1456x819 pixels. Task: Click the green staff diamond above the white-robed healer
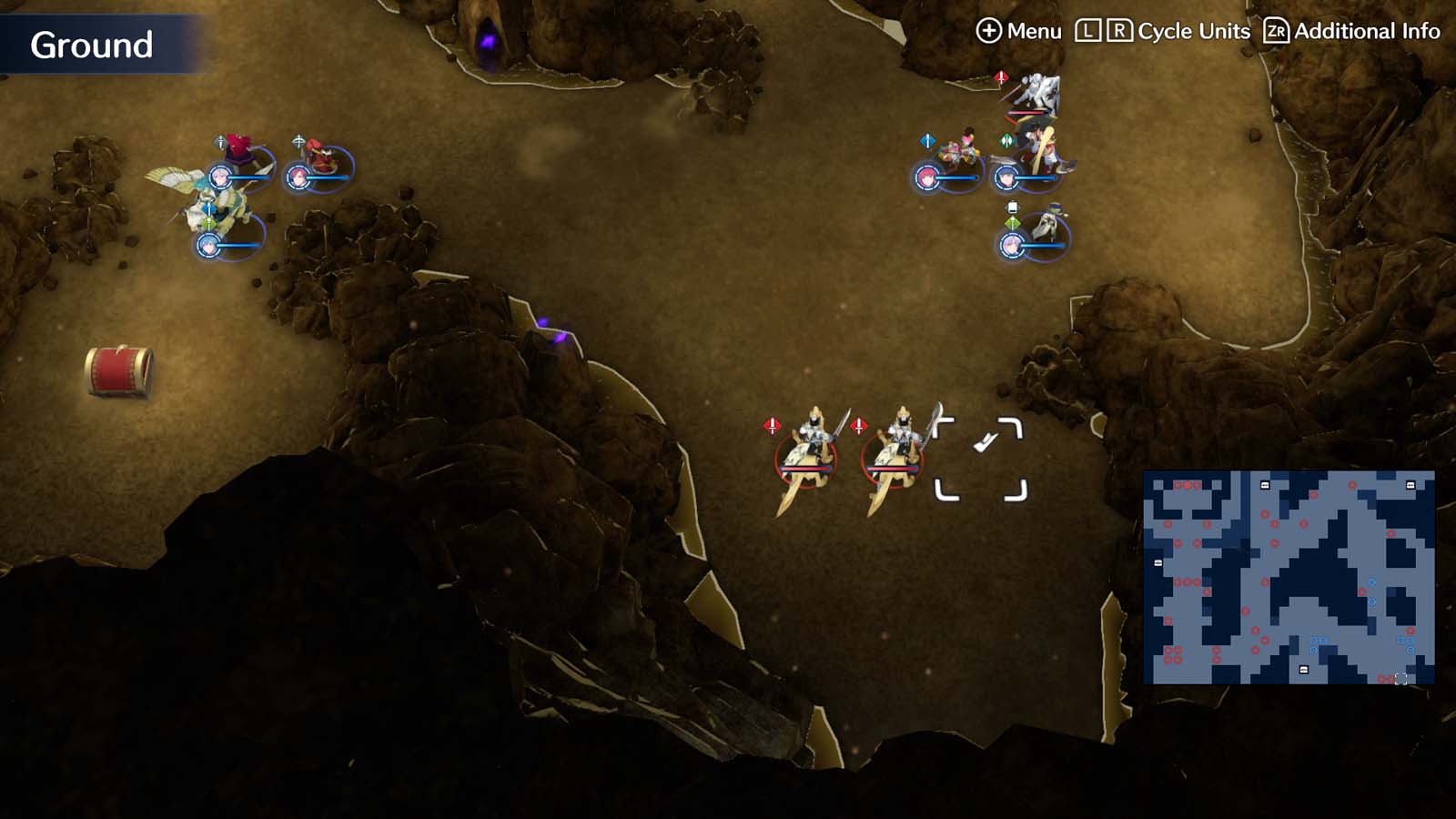click(x=1012, y=223)
